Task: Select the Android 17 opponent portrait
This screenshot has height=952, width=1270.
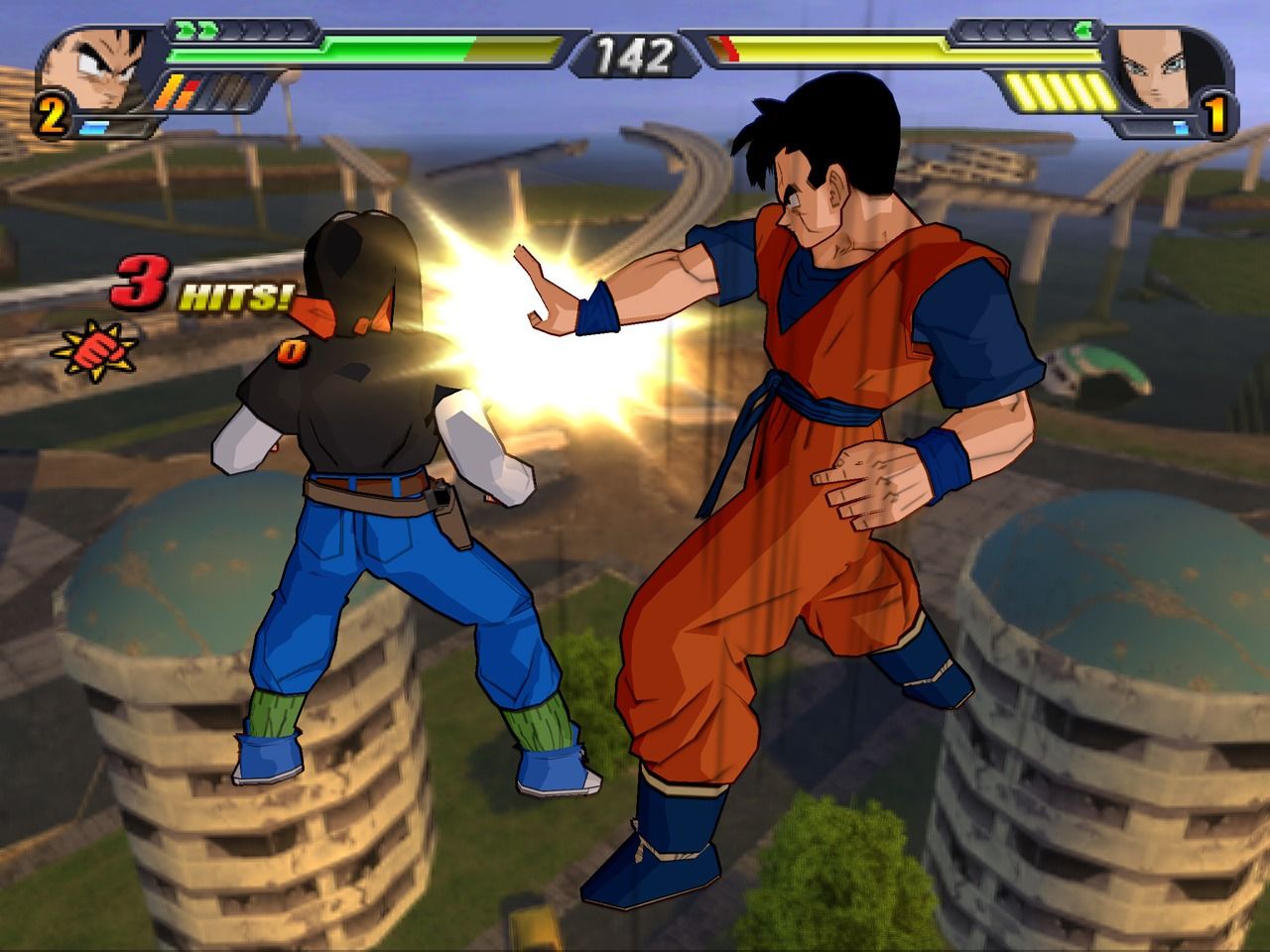Action: 1168,67
